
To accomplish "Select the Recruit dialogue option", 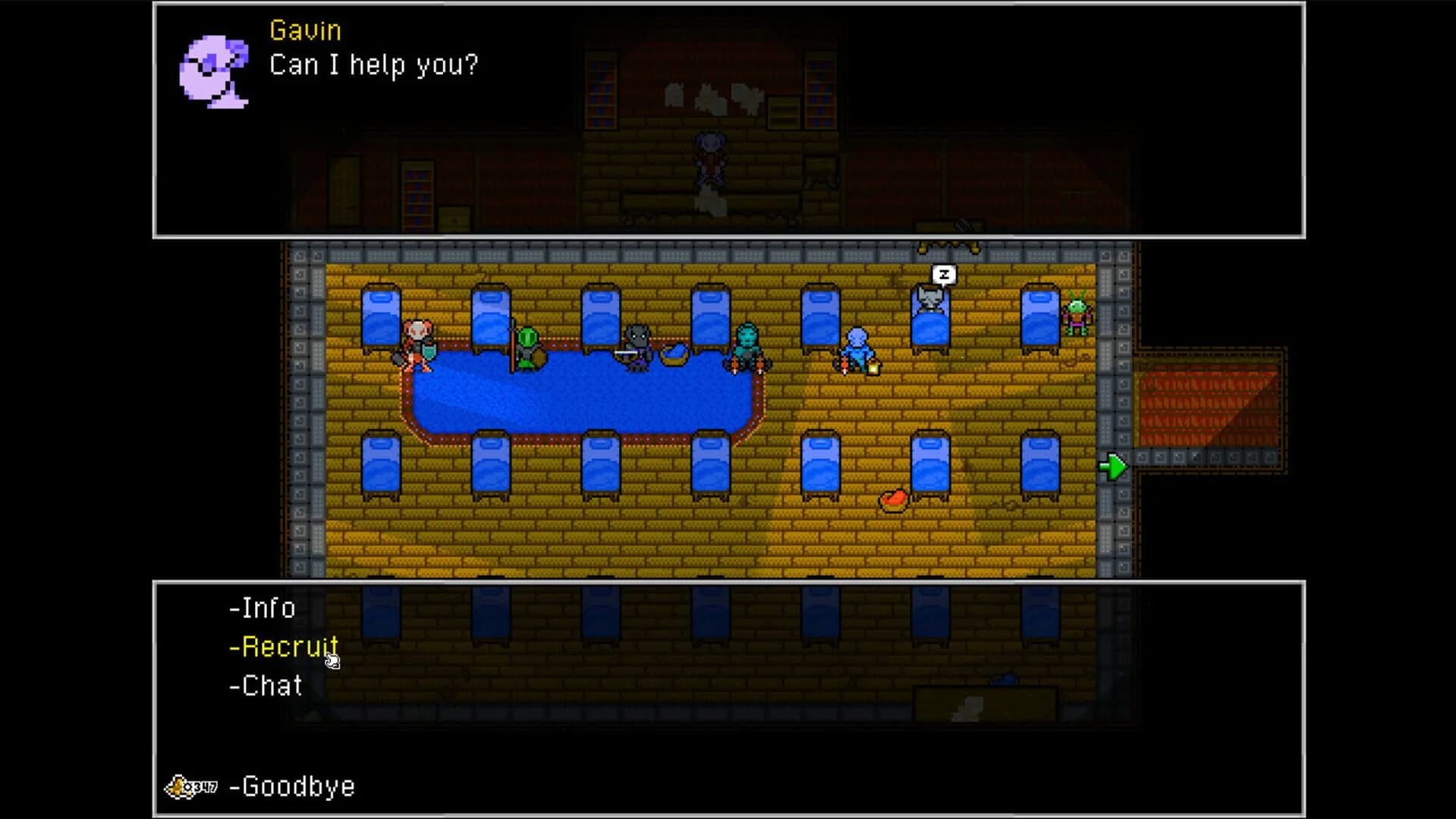I will click(283, 647).
